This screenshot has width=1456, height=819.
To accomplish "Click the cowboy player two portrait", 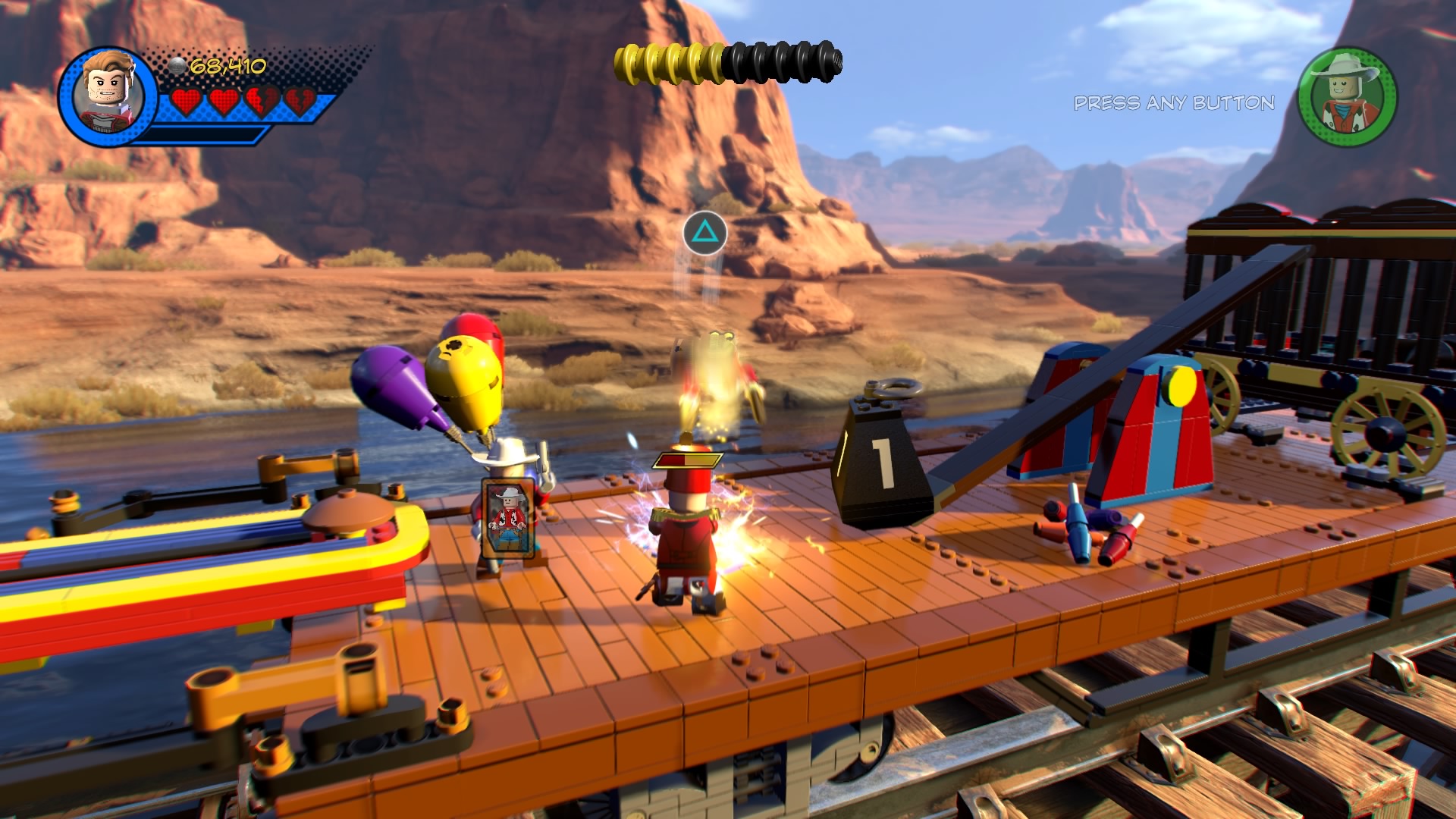I will pyautogui.click(x=1348, y=97).
